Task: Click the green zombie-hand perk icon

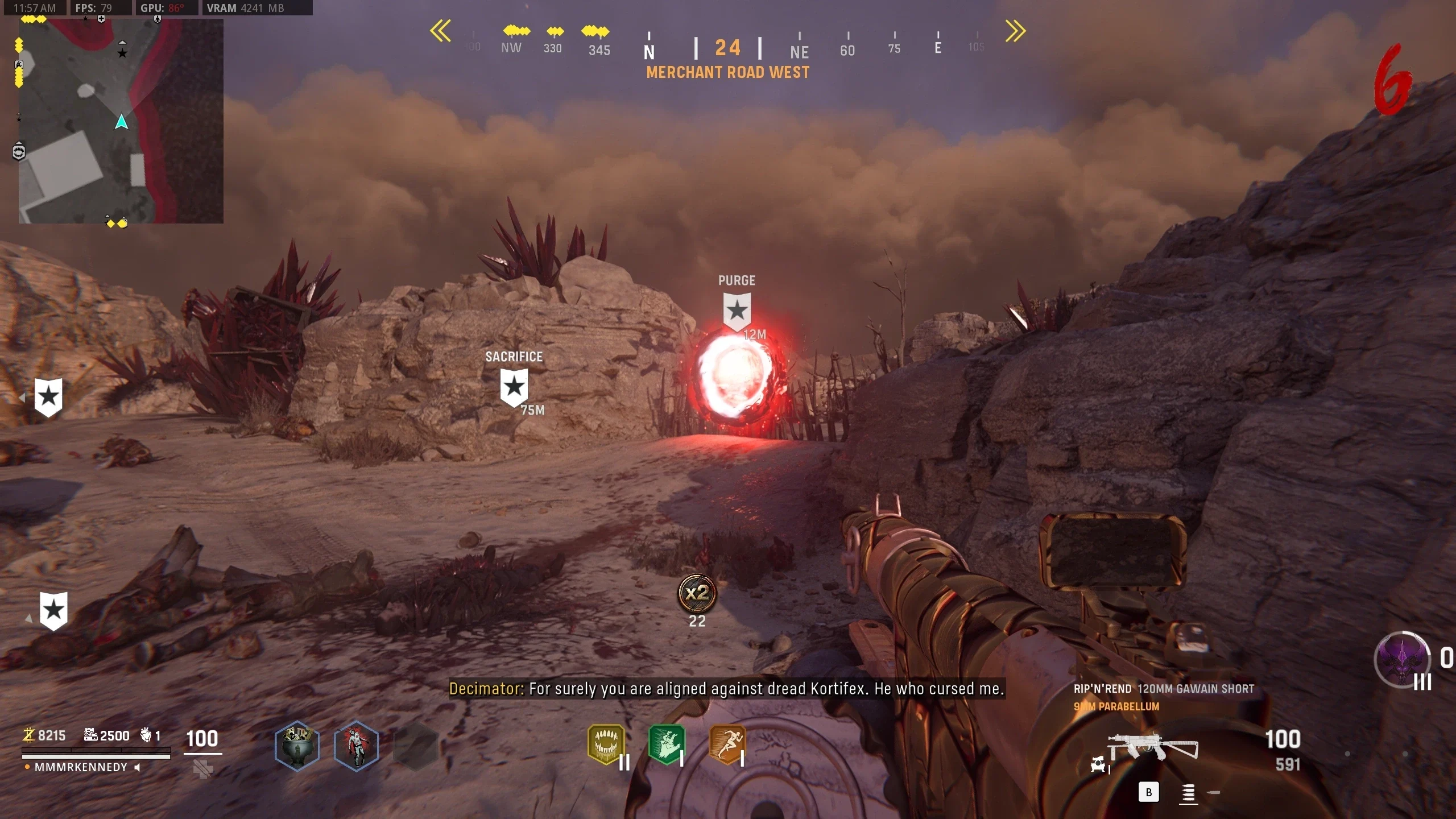Action: coord(666,744)
